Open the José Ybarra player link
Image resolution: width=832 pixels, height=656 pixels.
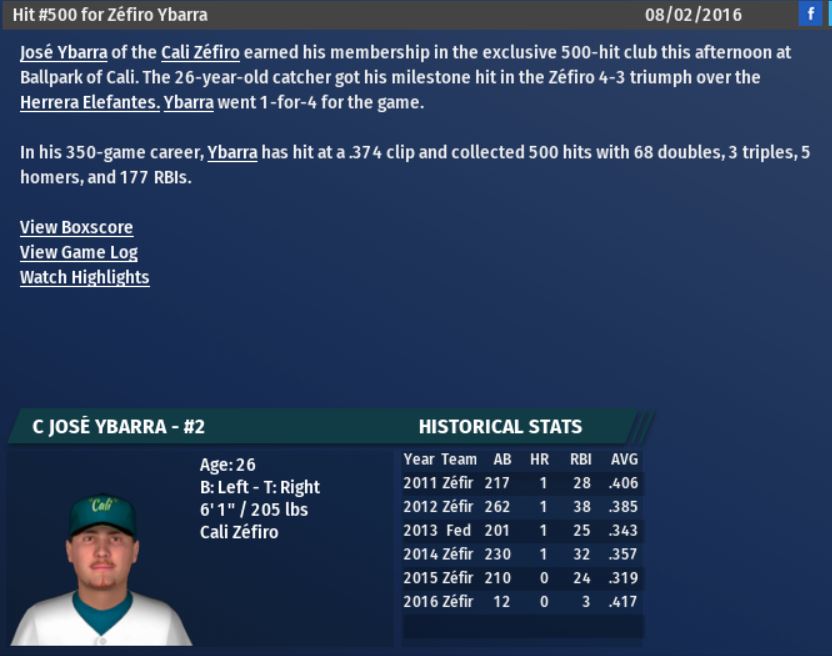click(63, 53)
